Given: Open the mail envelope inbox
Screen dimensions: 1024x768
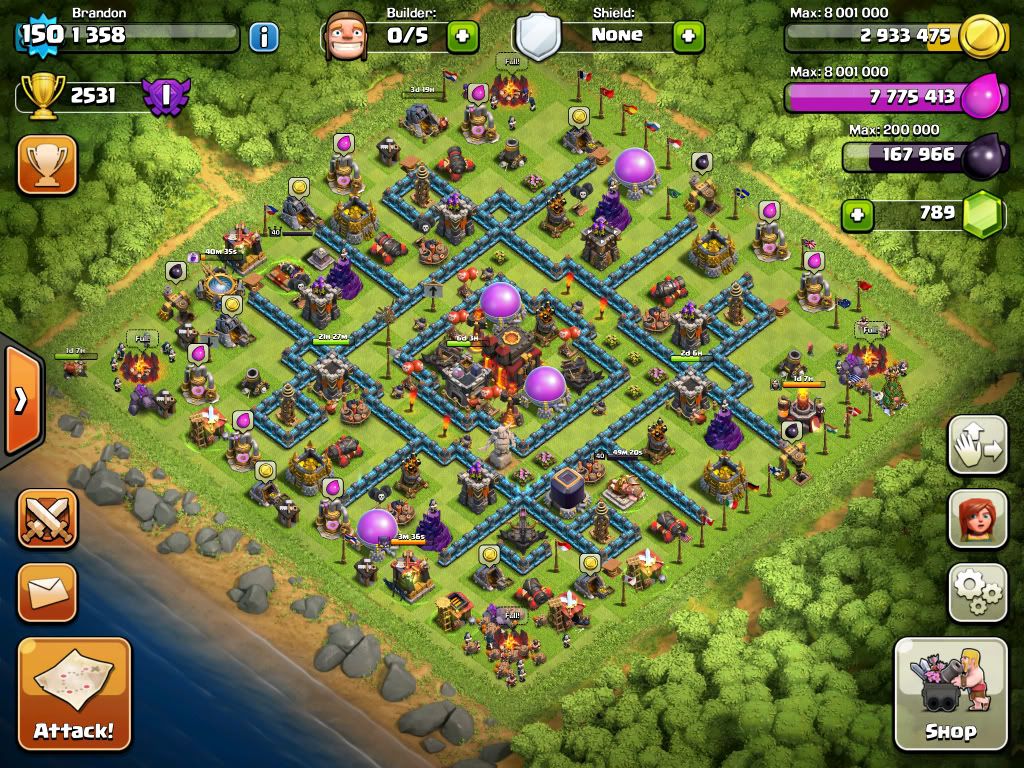Looking at the screenshot, I should pos(47,592).
